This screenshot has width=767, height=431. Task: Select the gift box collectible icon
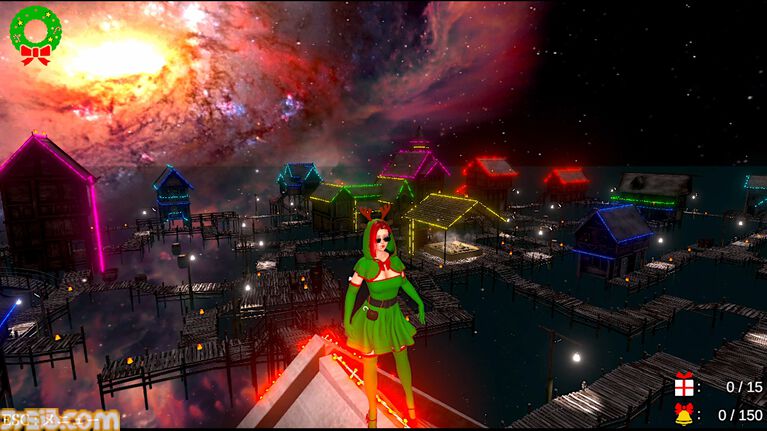[x=684, y=386]
